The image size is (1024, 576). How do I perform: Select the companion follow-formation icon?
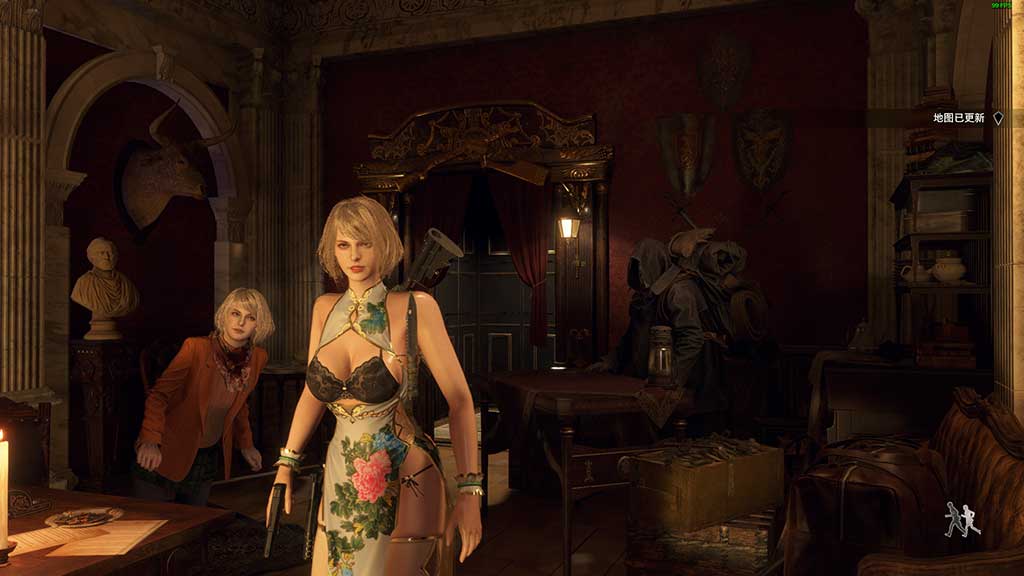962,520
